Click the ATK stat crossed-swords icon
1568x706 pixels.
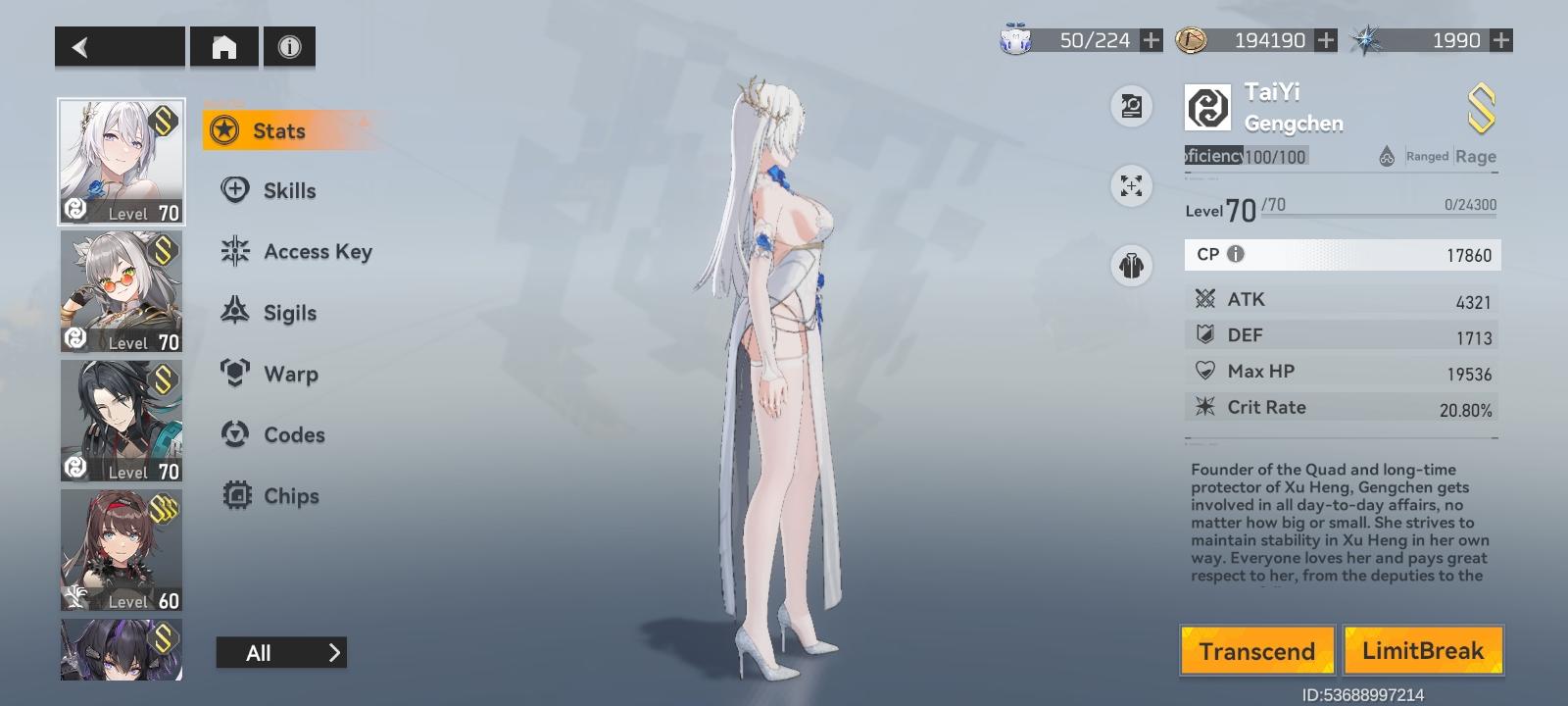point(1202,299)
